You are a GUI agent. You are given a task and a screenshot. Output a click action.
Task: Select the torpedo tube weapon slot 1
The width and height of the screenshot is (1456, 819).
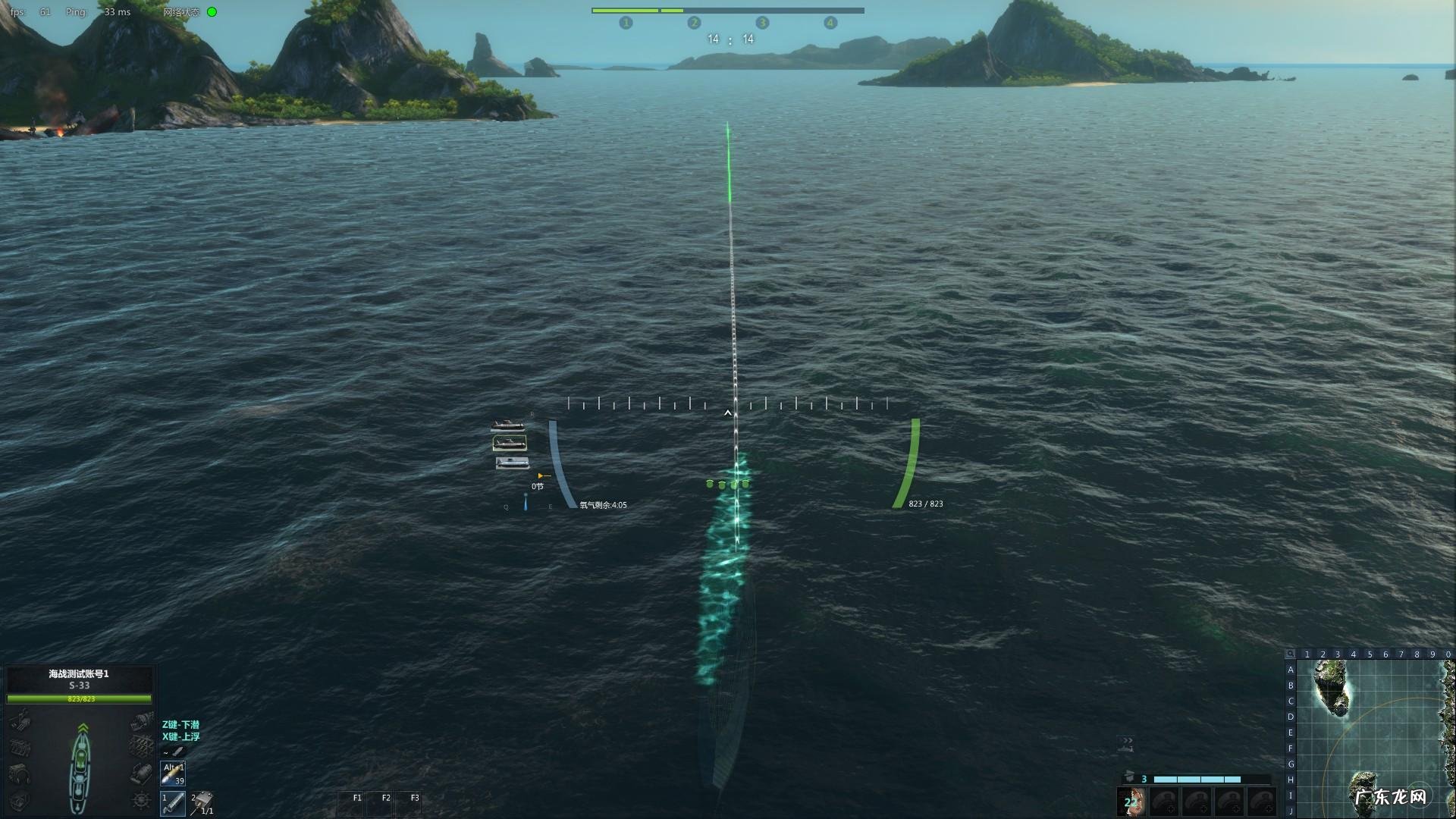(172, 802)
